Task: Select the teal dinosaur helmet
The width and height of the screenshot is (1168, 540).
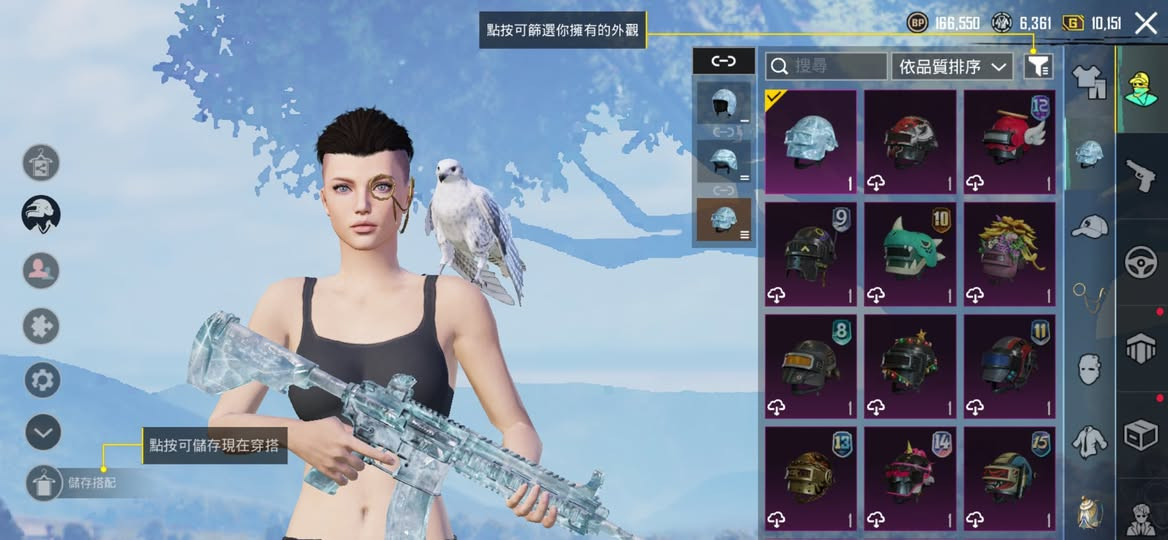Action: [x=910, y=254]
